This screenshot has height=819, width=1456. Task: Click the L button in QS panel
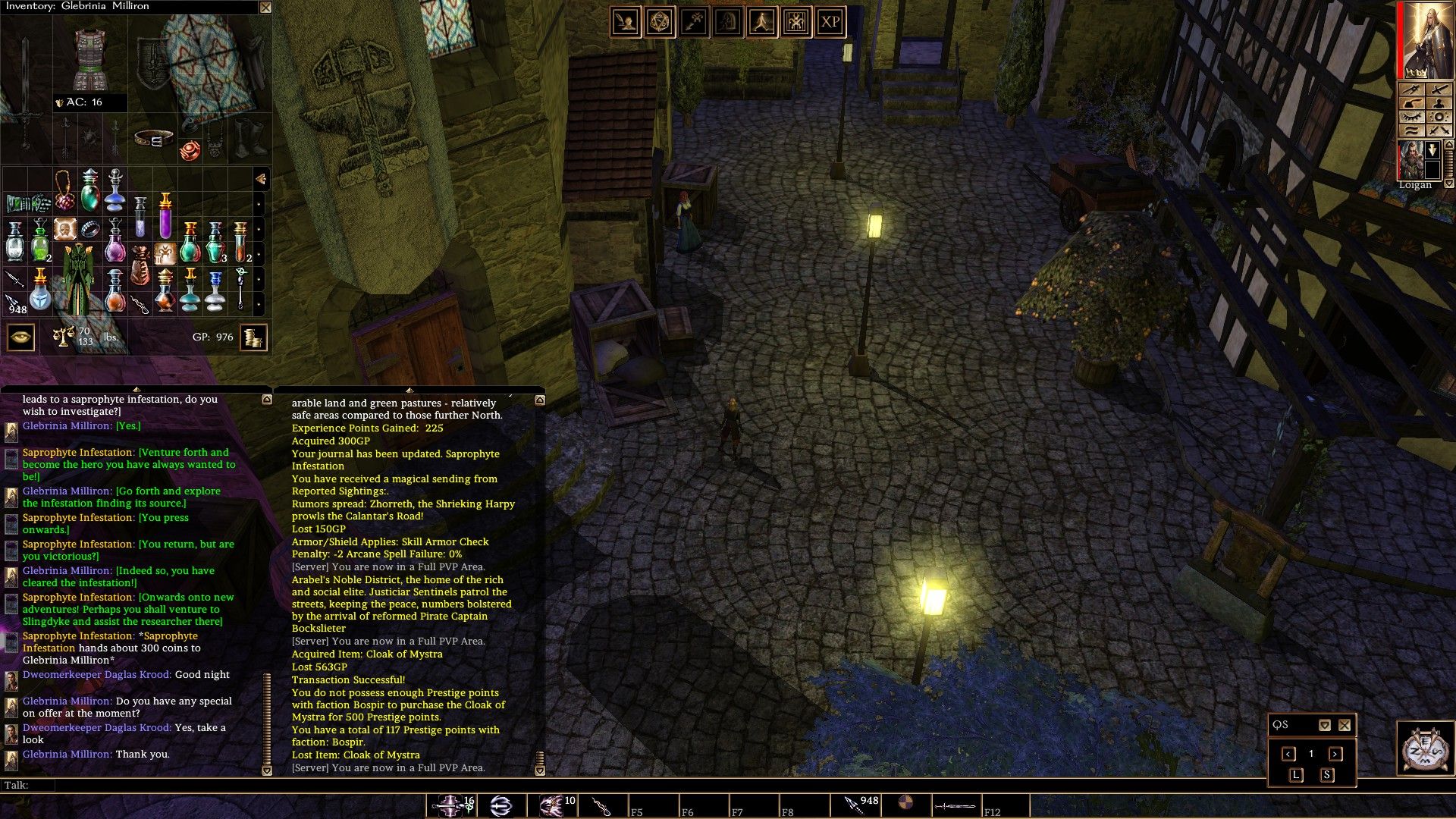coord(1295,775)
